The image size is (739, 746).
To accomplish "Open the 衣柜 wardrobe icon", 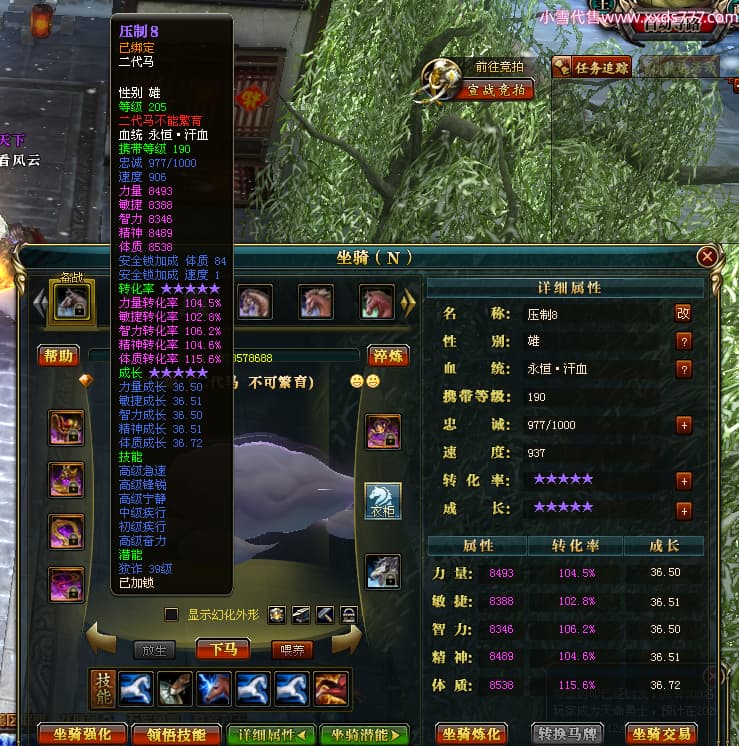I will [382, 502].
